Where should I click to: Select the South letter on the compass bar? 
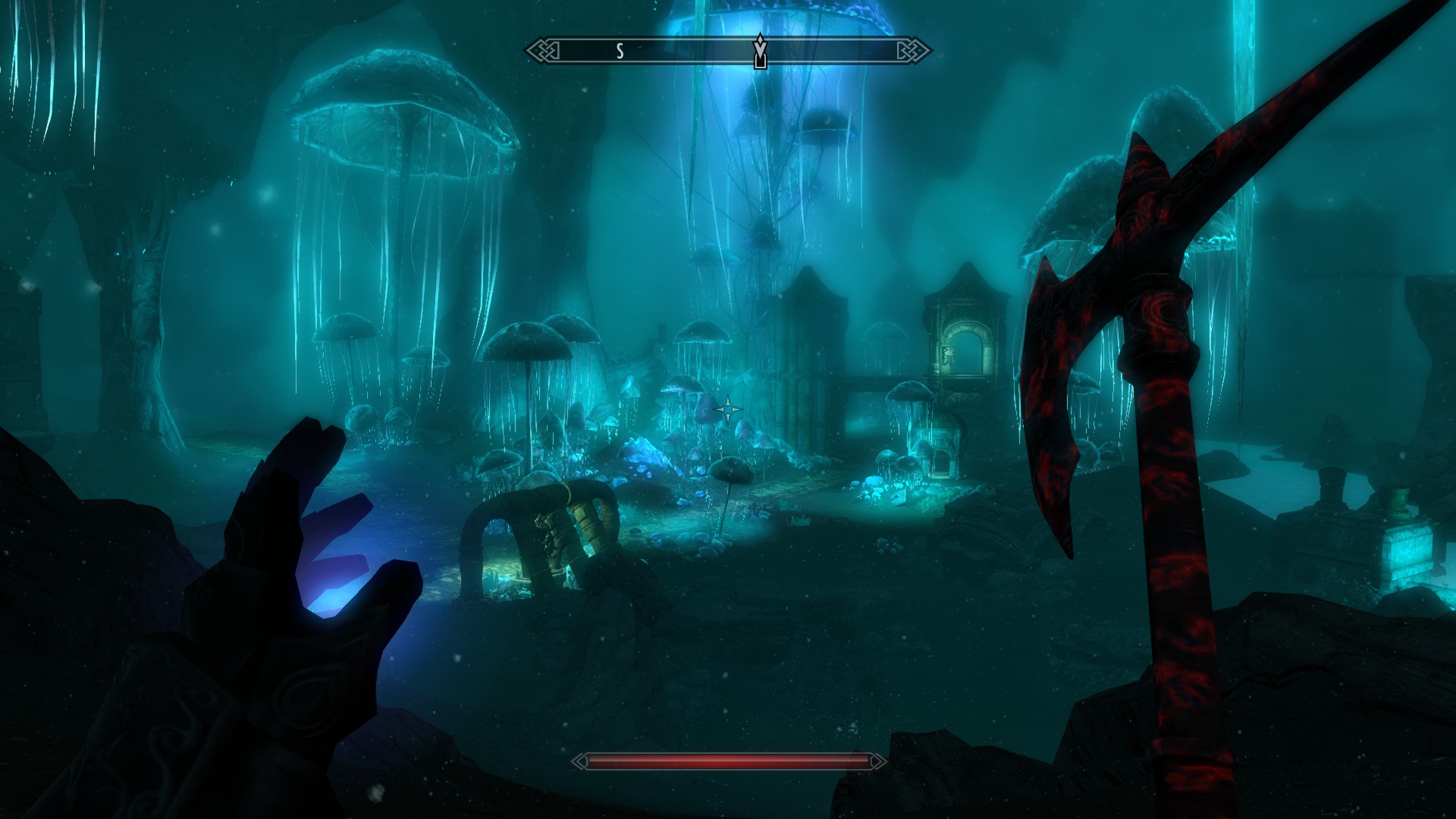(x=620, y=51)
